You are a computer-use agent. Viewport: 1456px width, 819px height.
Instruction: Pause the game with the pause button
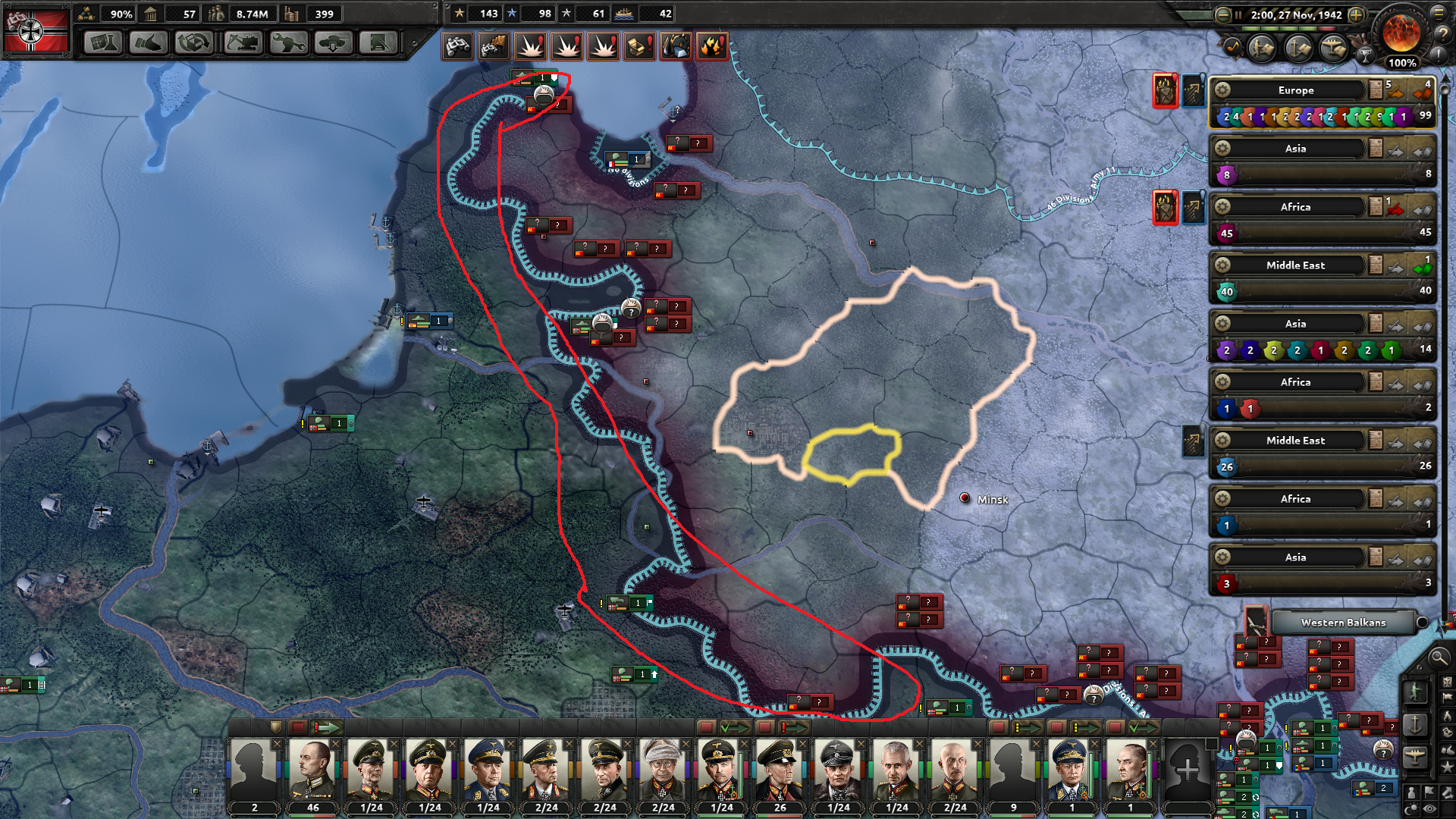point(1238,14)
